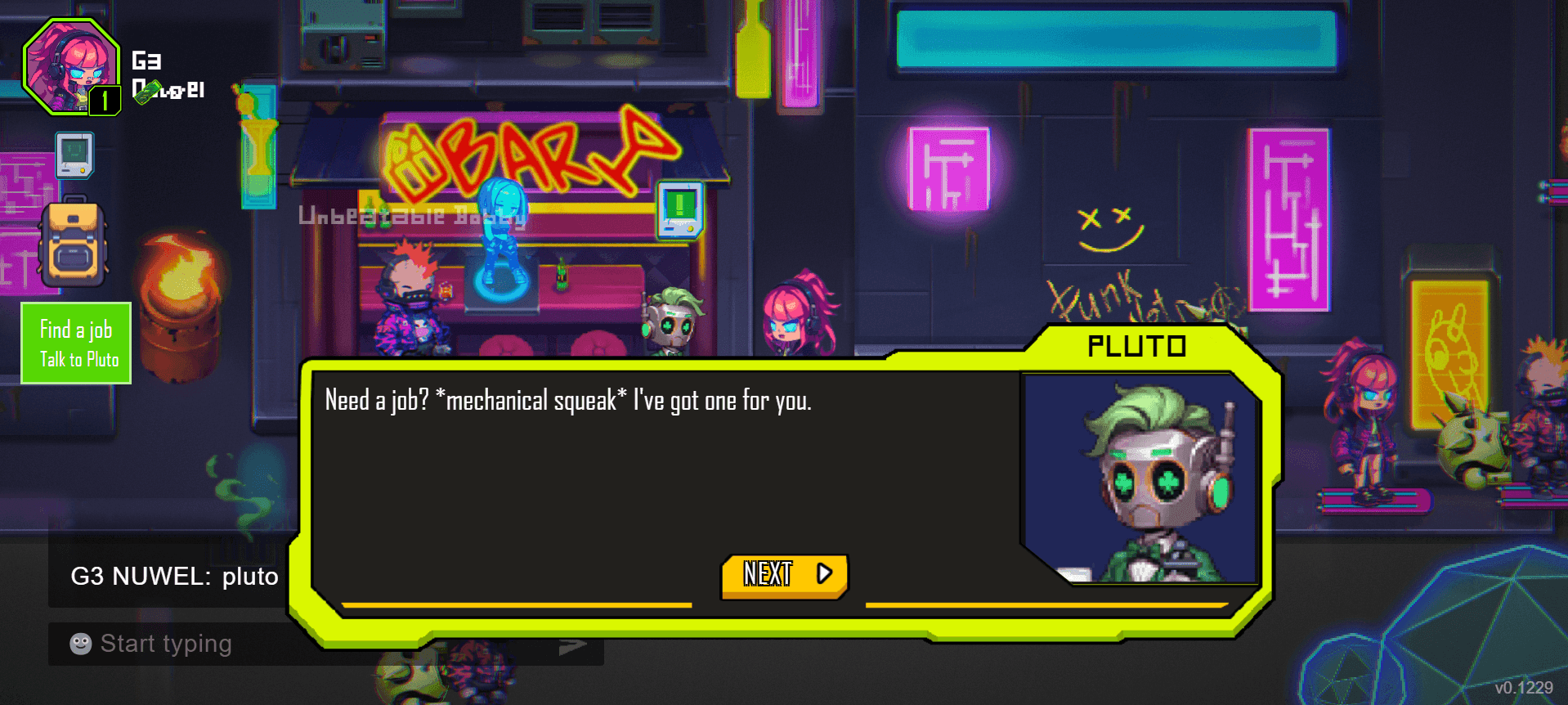1568x705 pixels.
Task: Advance dialogue with the NEXT button
Action: 784,575
